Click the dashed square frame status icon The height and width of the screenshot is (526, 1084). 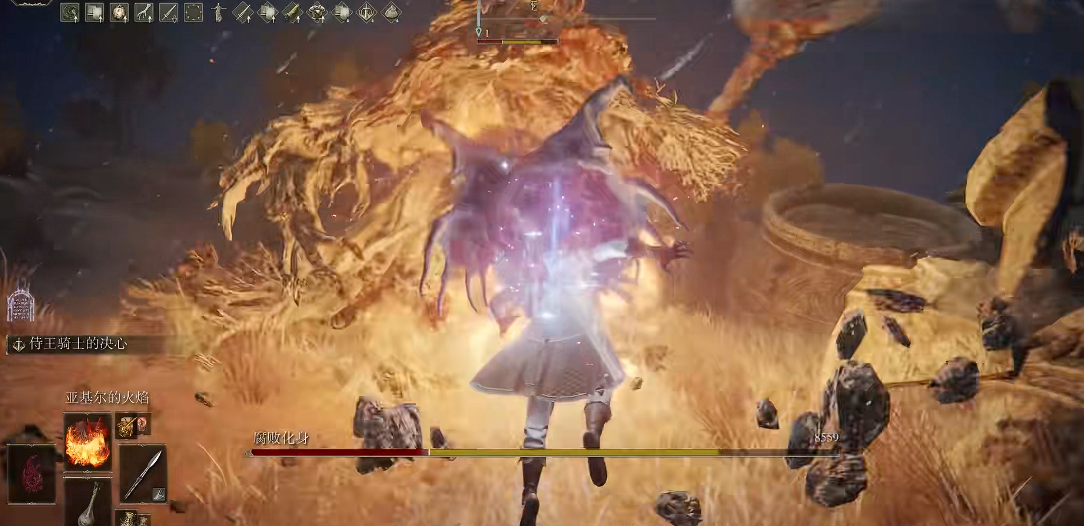(193, 12)
